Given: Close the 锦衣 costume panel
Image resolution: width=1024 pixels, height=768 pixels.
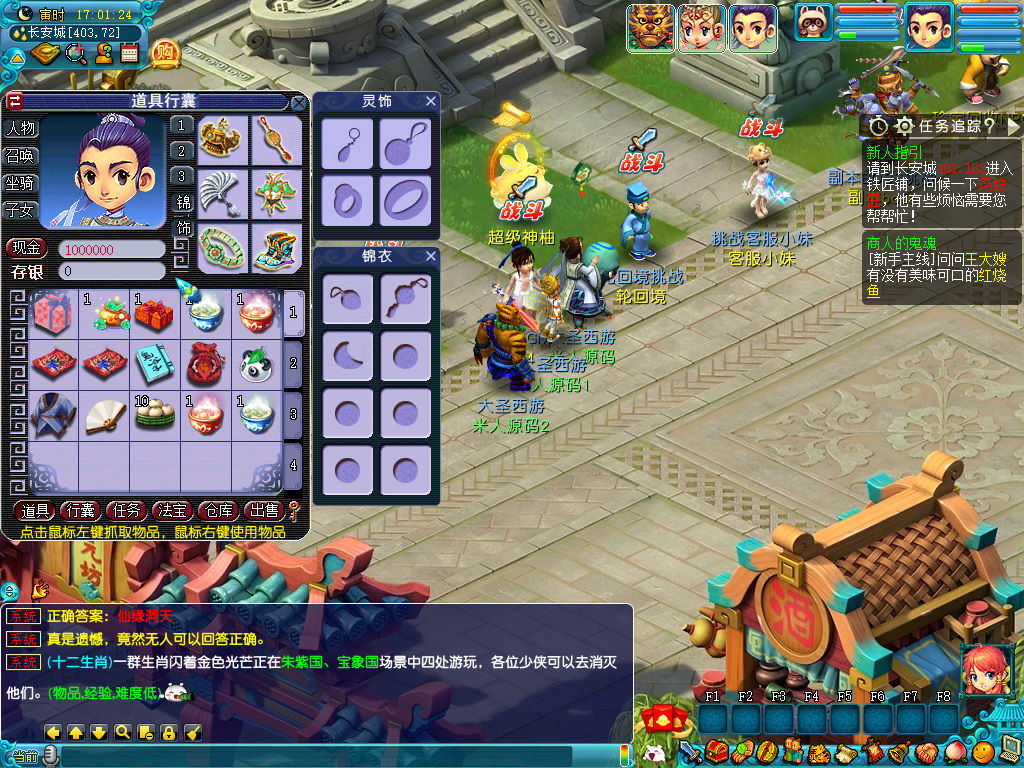Looking at the screenshot, I should coord(431,257).
